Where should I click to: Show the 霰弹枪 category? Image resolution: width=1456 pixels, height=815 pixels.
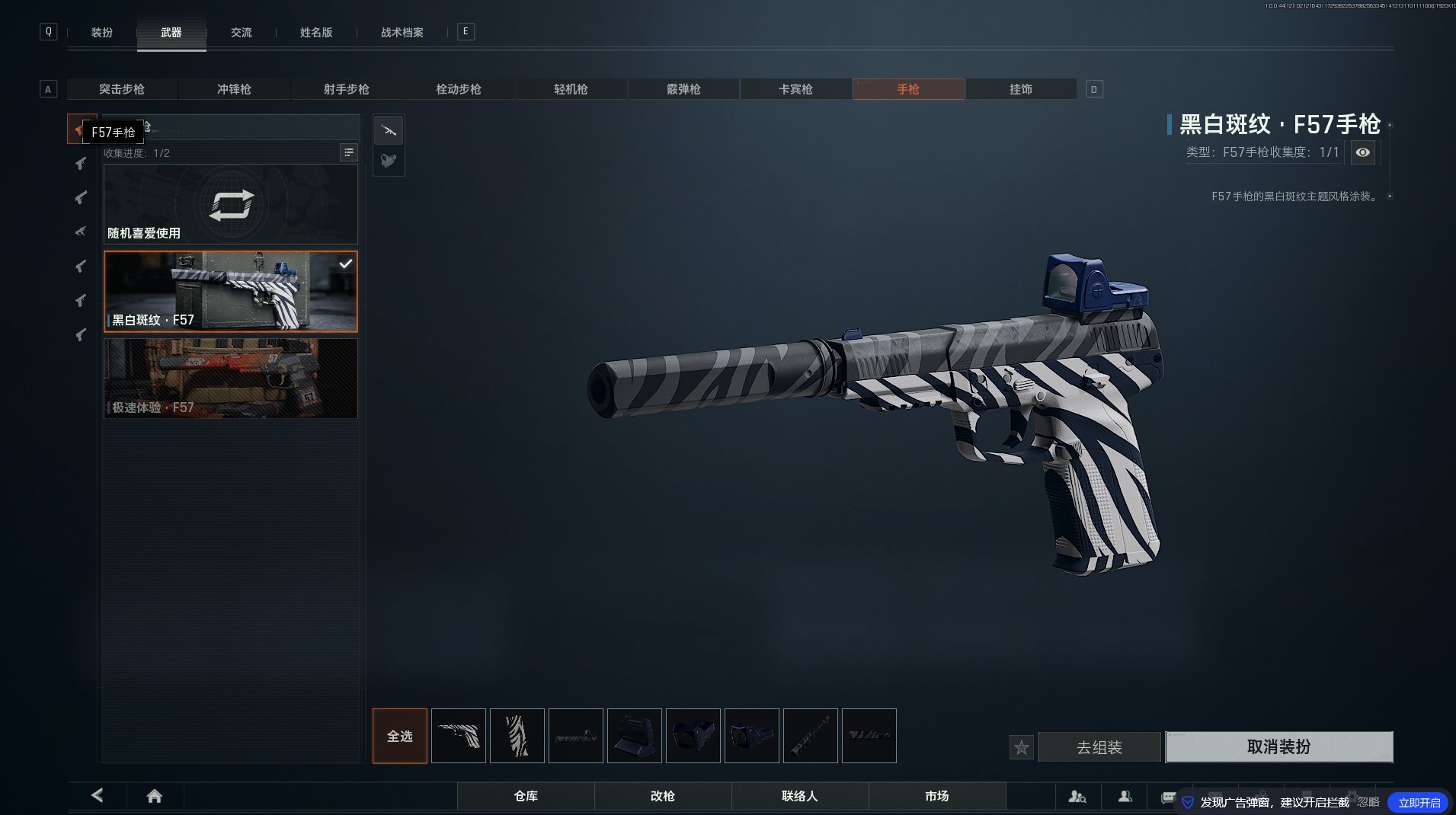683,89
